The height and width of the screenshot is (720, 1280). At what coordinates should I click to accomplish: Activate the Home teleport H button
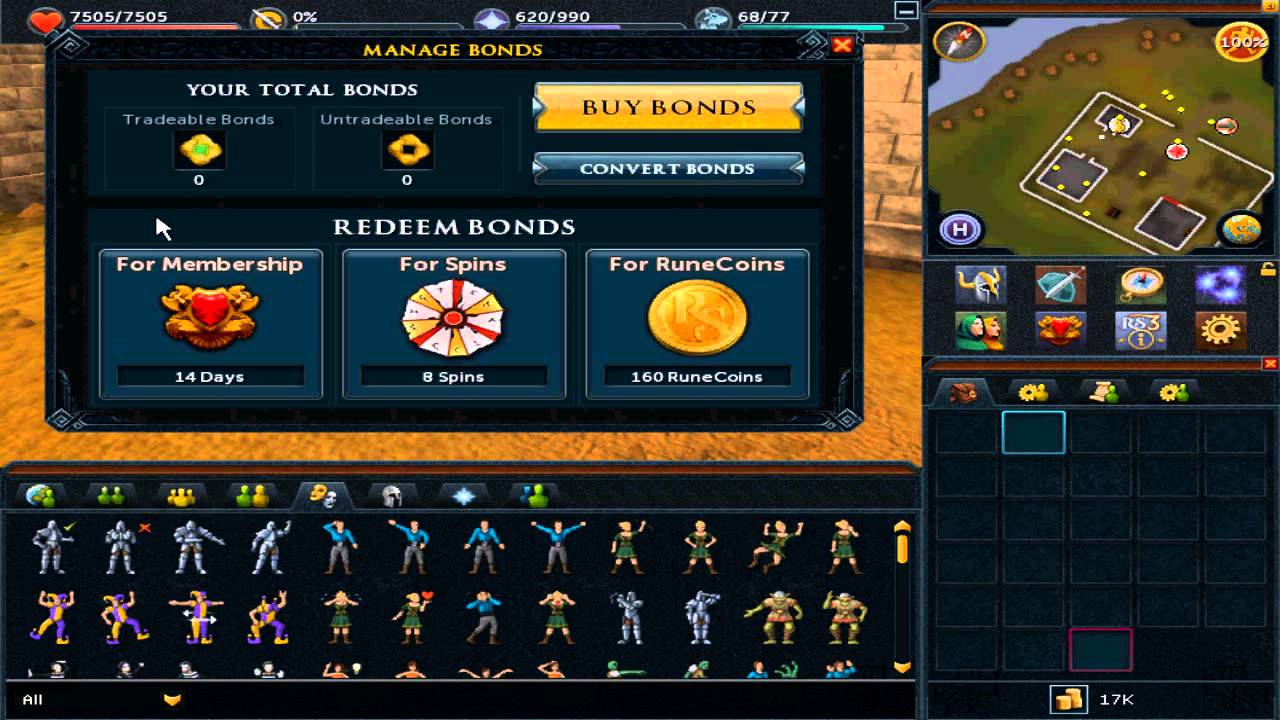pyautogui.click(x=961, y=229)
